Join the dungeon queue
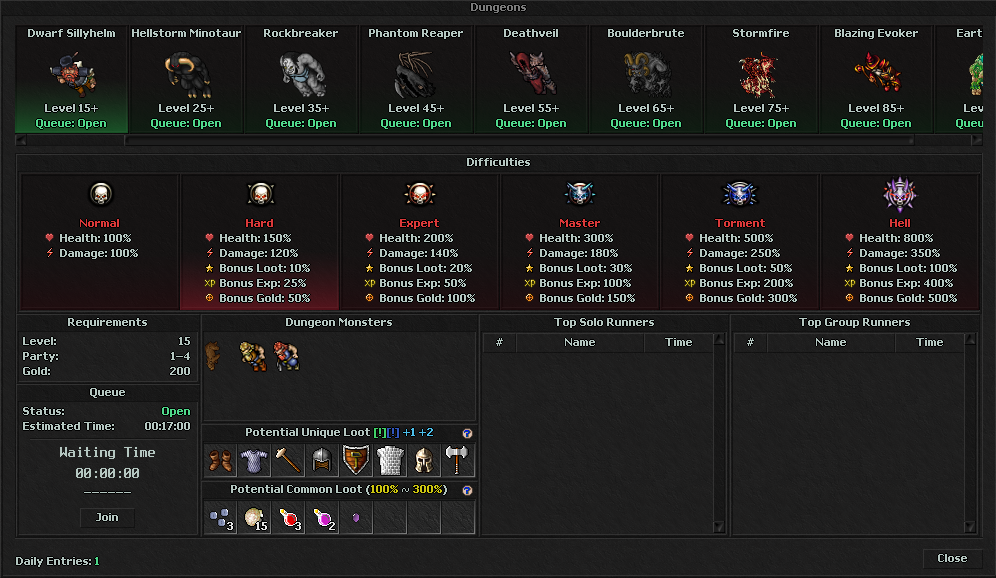The height and width of the screenshot is (578, 996). coord(107,517)
